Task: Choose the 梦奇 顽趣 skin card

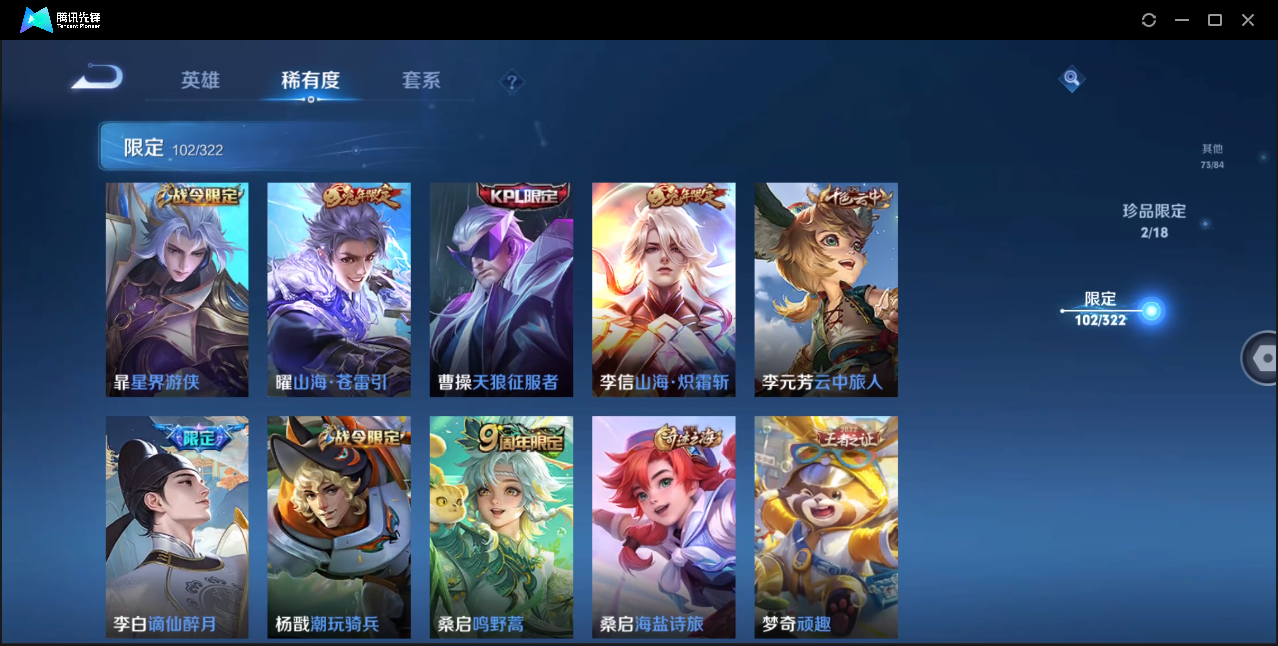Action: click(x=825, y=526)
